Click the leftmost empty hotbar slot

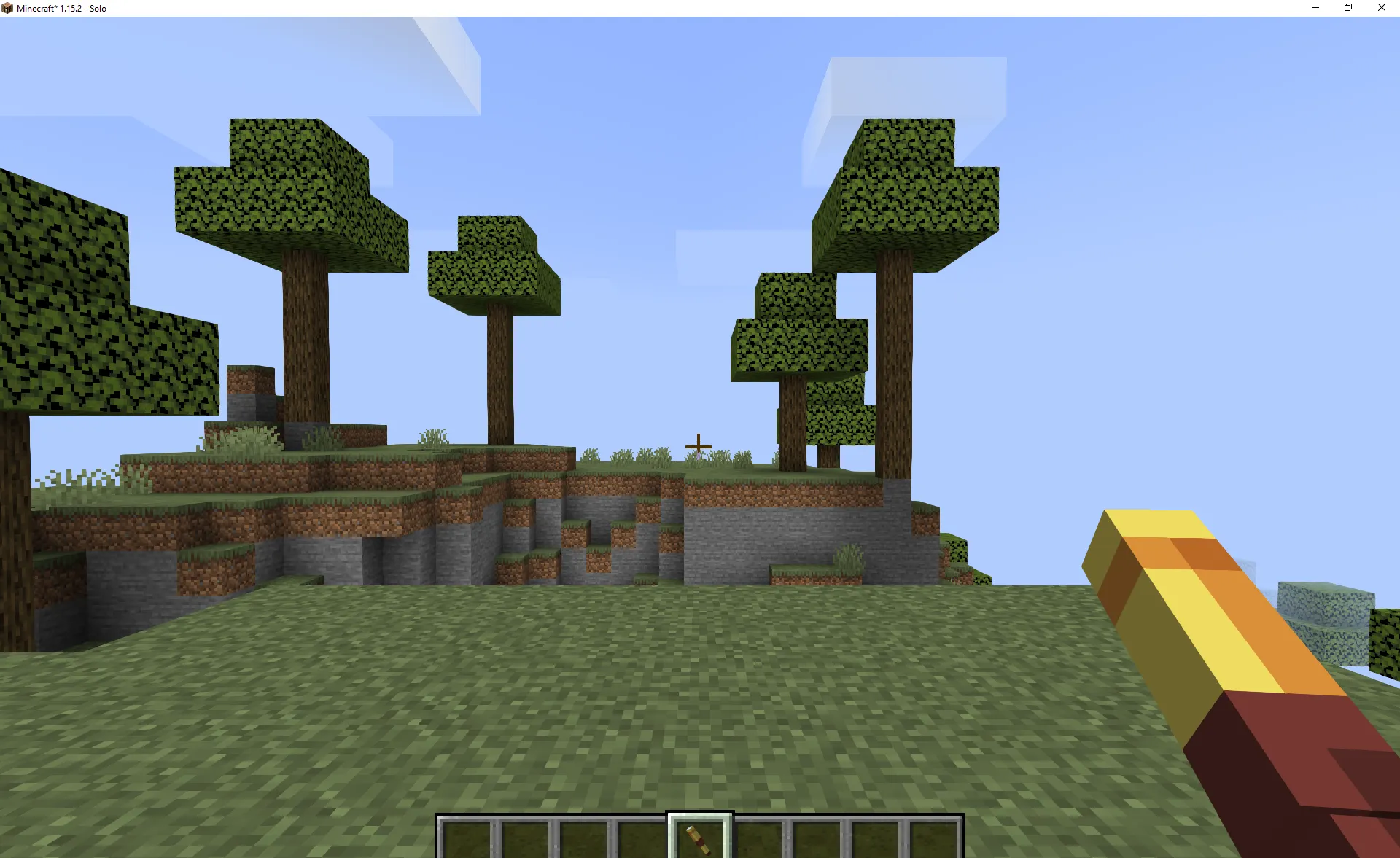tap(465, 838)
